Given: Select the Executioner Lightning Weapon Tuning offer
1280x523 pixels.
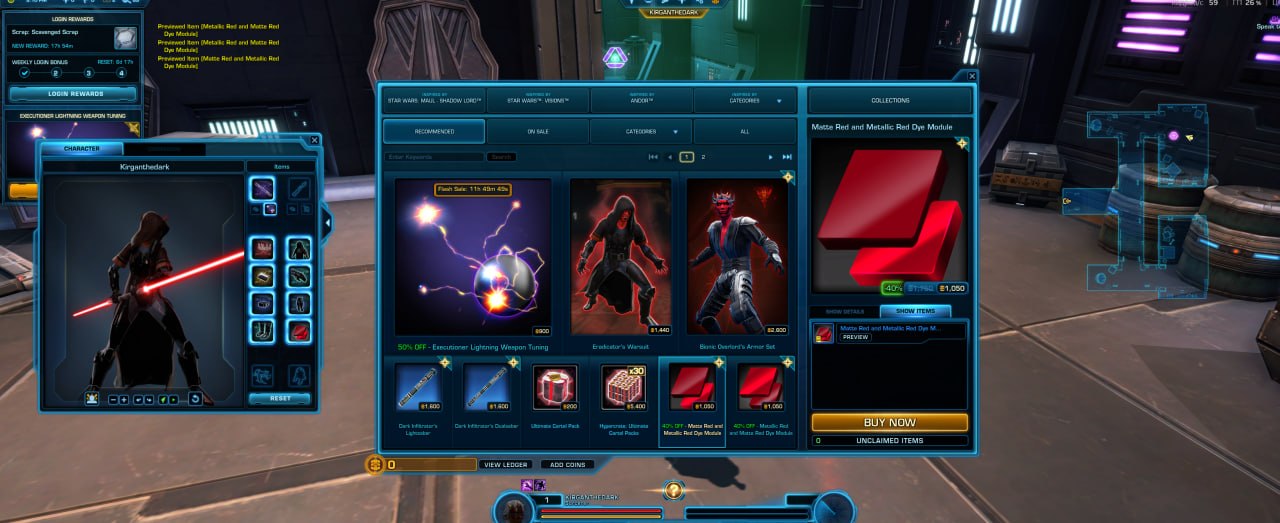Looking at the screenshot, I should click(x=472, y=258).
